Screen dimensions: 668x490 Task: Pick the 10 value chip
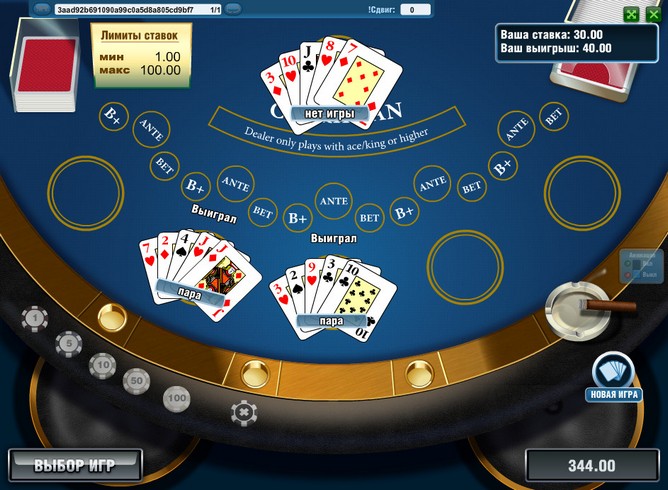tap(102, 363)
